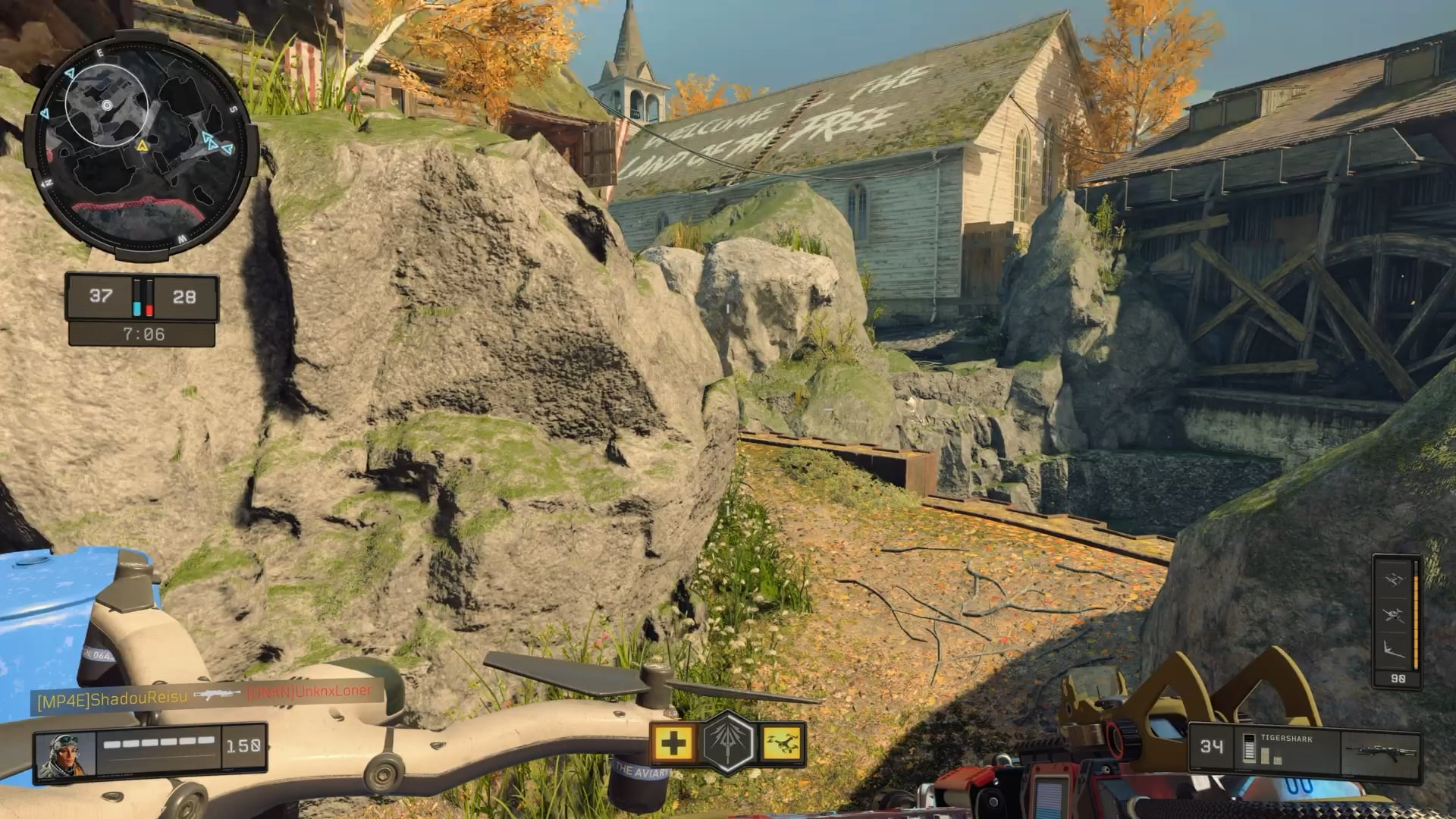Select the yellow drone equipment icon
The width and height of the screenshot is (1456, 819).
coord(782,743)
